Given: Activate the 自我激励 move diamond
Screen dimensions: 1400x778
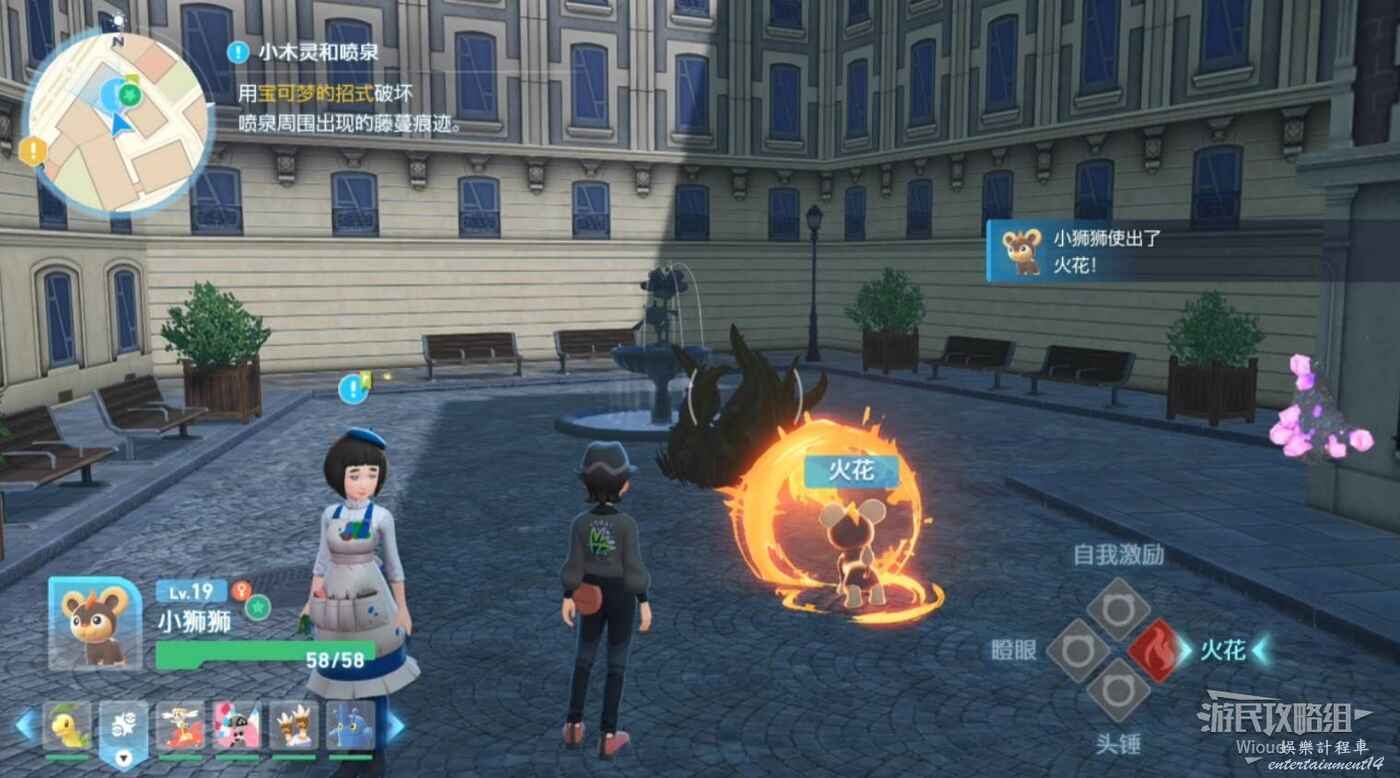Looking at the screenshot, I should (x=1117, y=608).
